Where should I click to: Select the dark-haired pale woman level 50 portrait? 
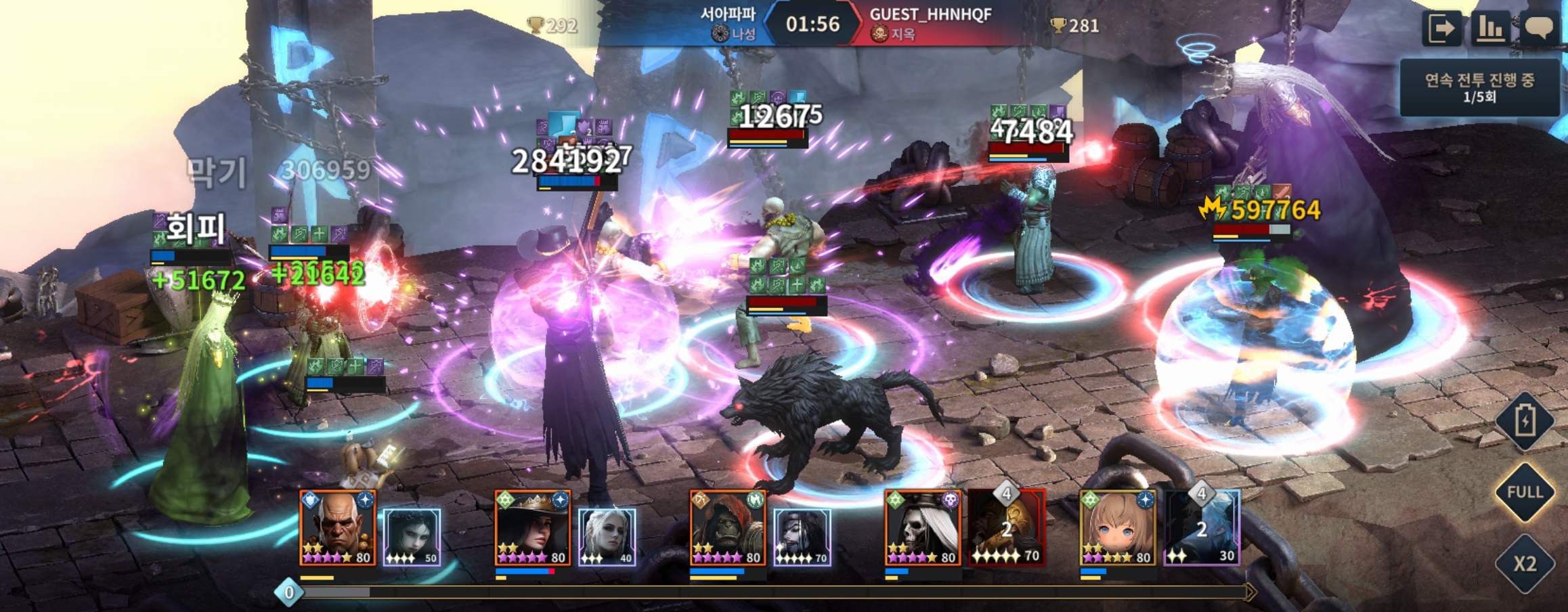pos(412,537)
